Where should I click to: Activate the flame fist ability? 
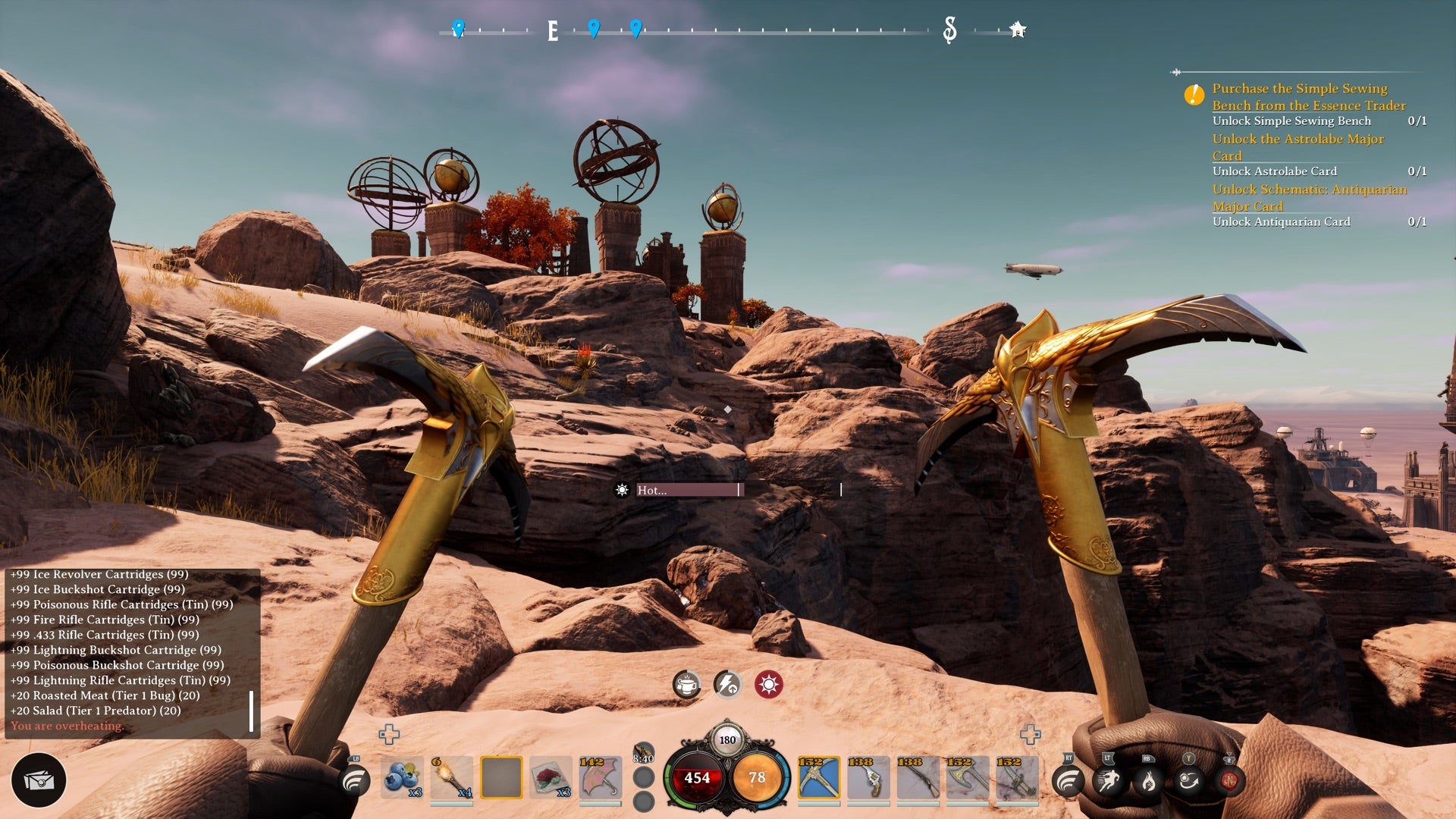click(x=1148, y=780)
